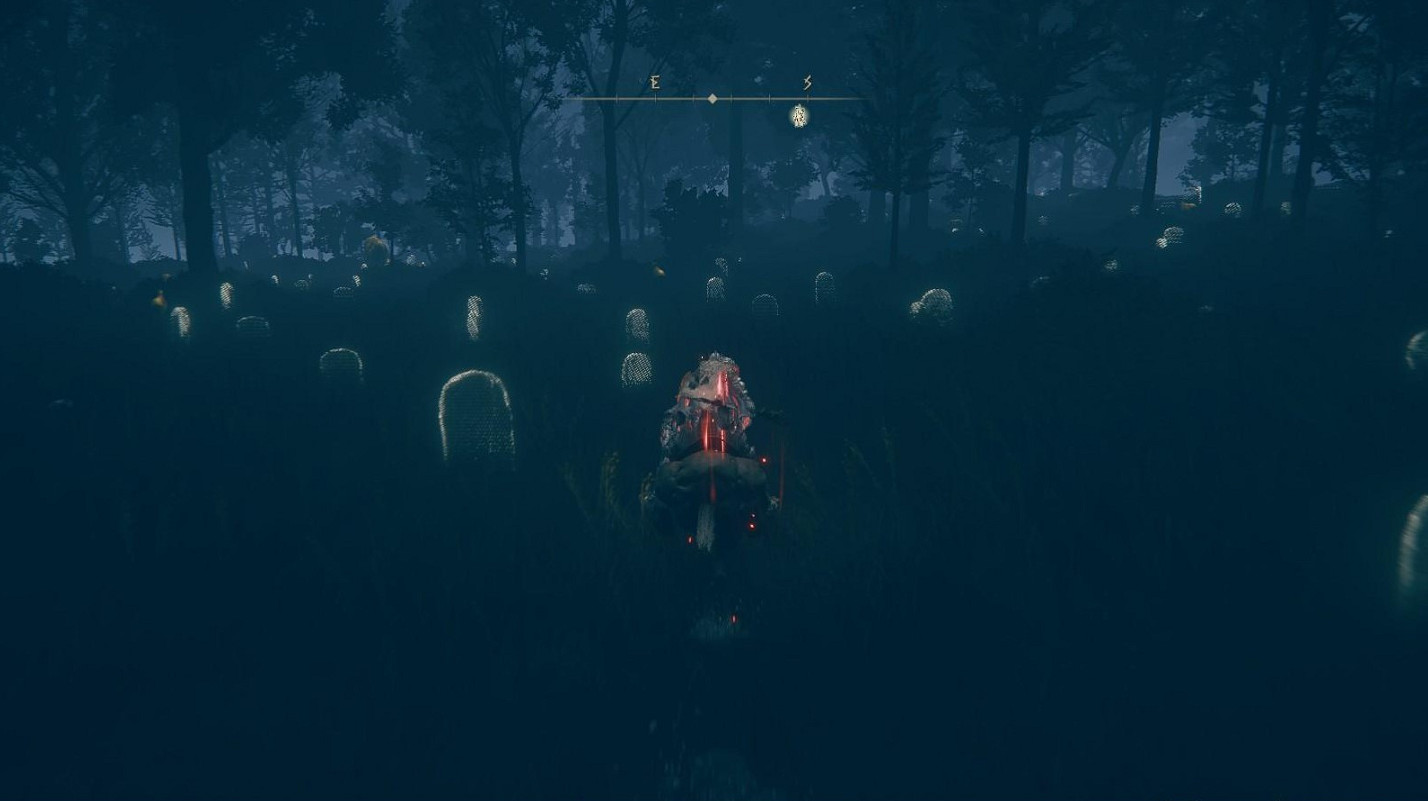The width and height of the screenshot is (1428, 801).
Task: Click the tick mark right of the compass diamond
Action: click(x=731, y=98)
